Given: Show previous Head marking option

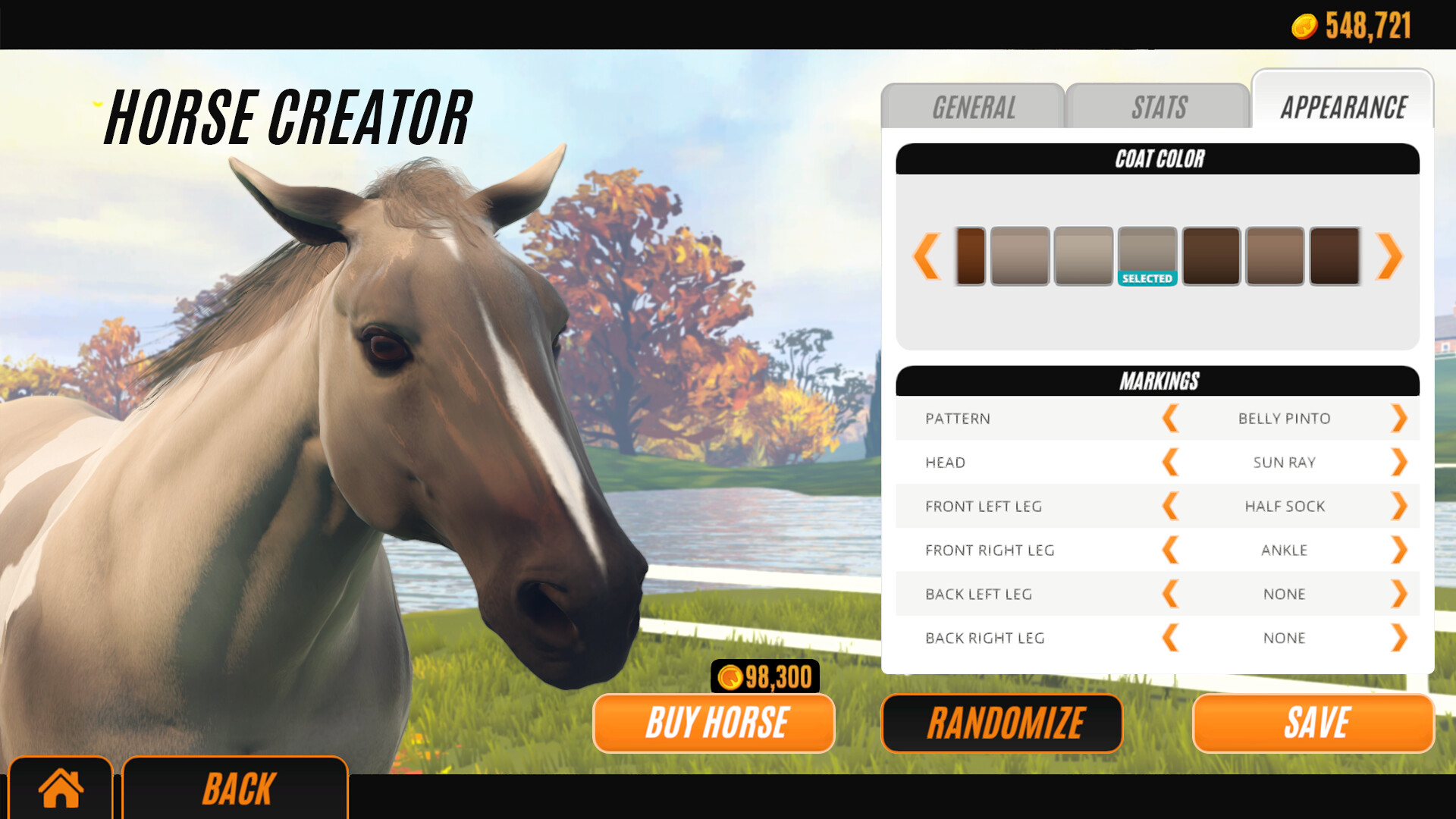Looking at the screenshot, I should [1170, 462].
